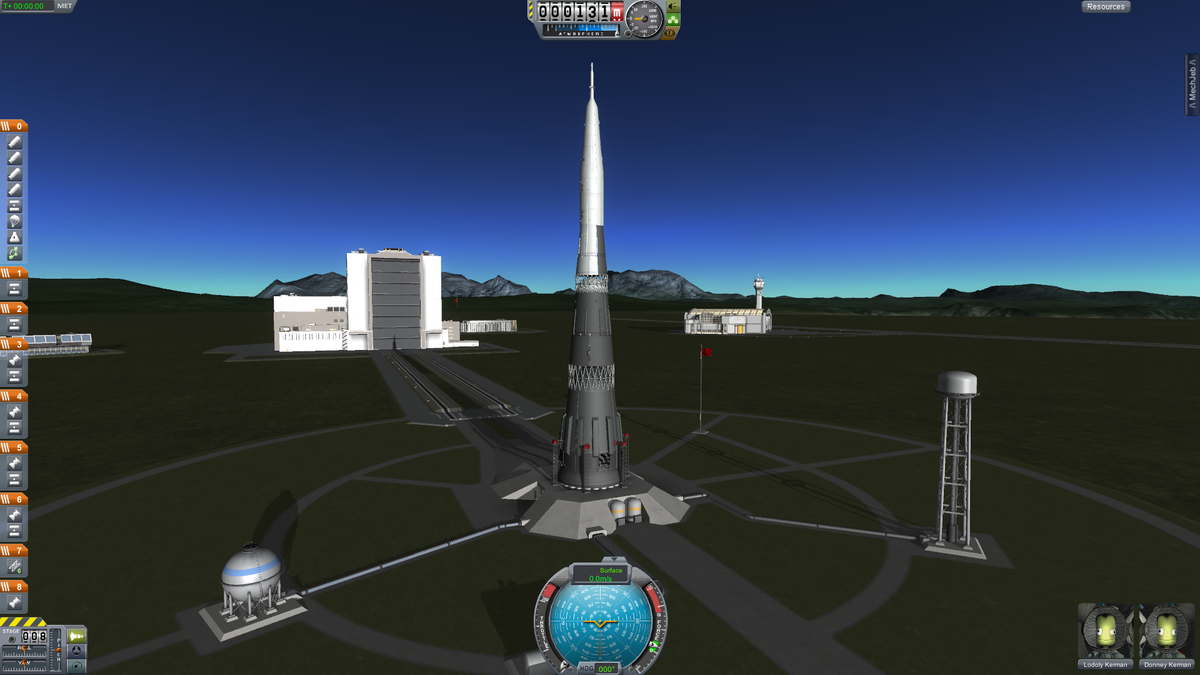This screenshot has height=675, width=1200.
Task: Toggle the green staging mode button
Action: click(x=77, y=636)
